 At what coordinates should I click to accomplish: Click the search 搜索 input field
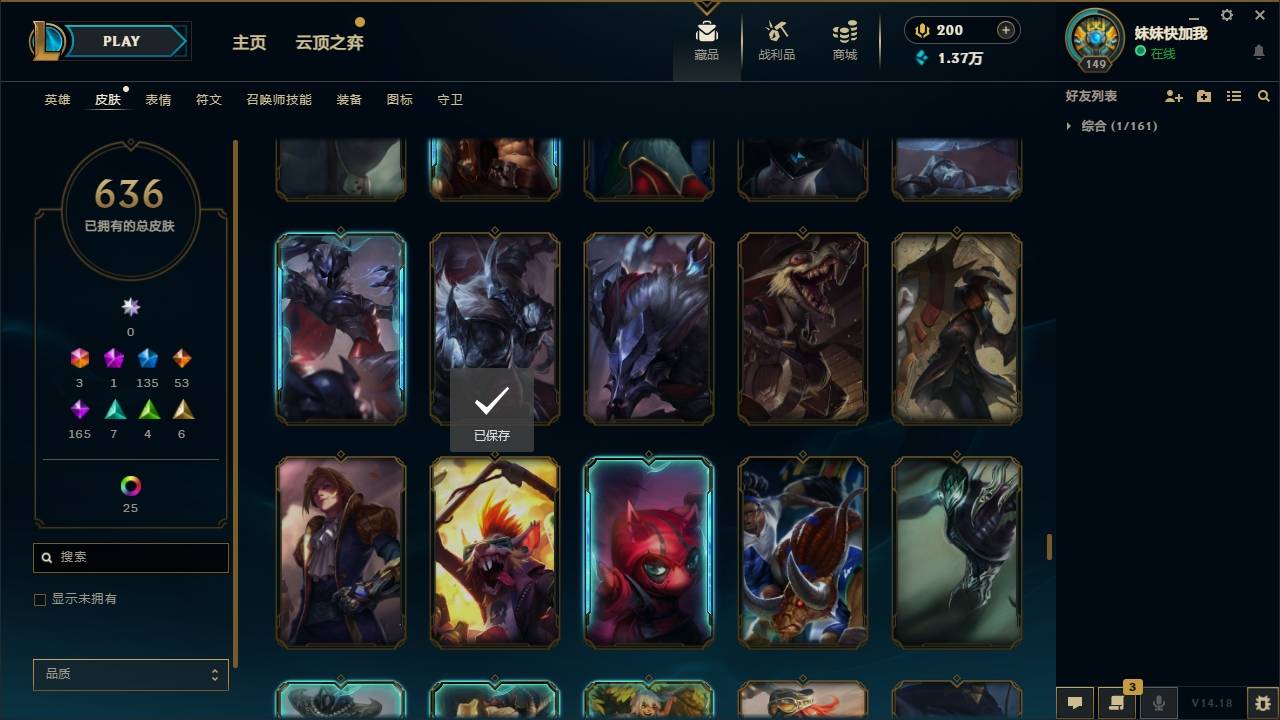[x=130, y=557]
